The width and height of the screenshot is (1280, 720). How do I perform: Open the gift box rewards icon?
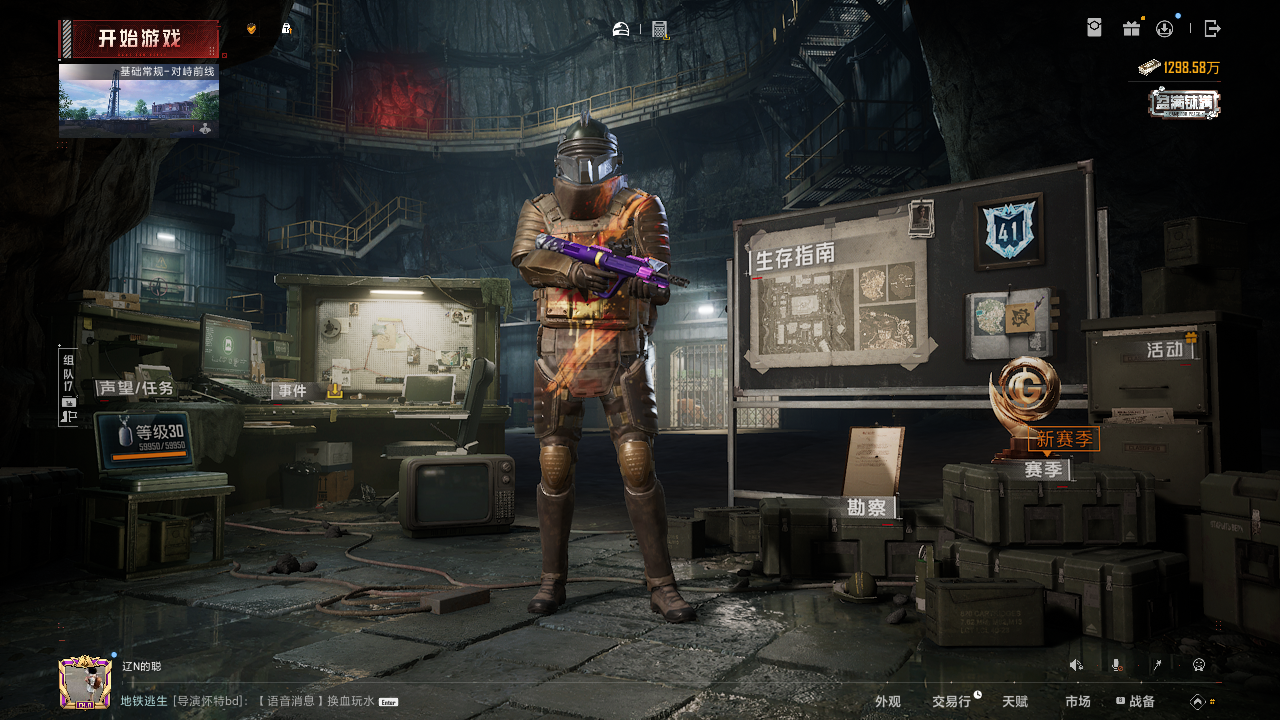click(x=1131, y=29)
